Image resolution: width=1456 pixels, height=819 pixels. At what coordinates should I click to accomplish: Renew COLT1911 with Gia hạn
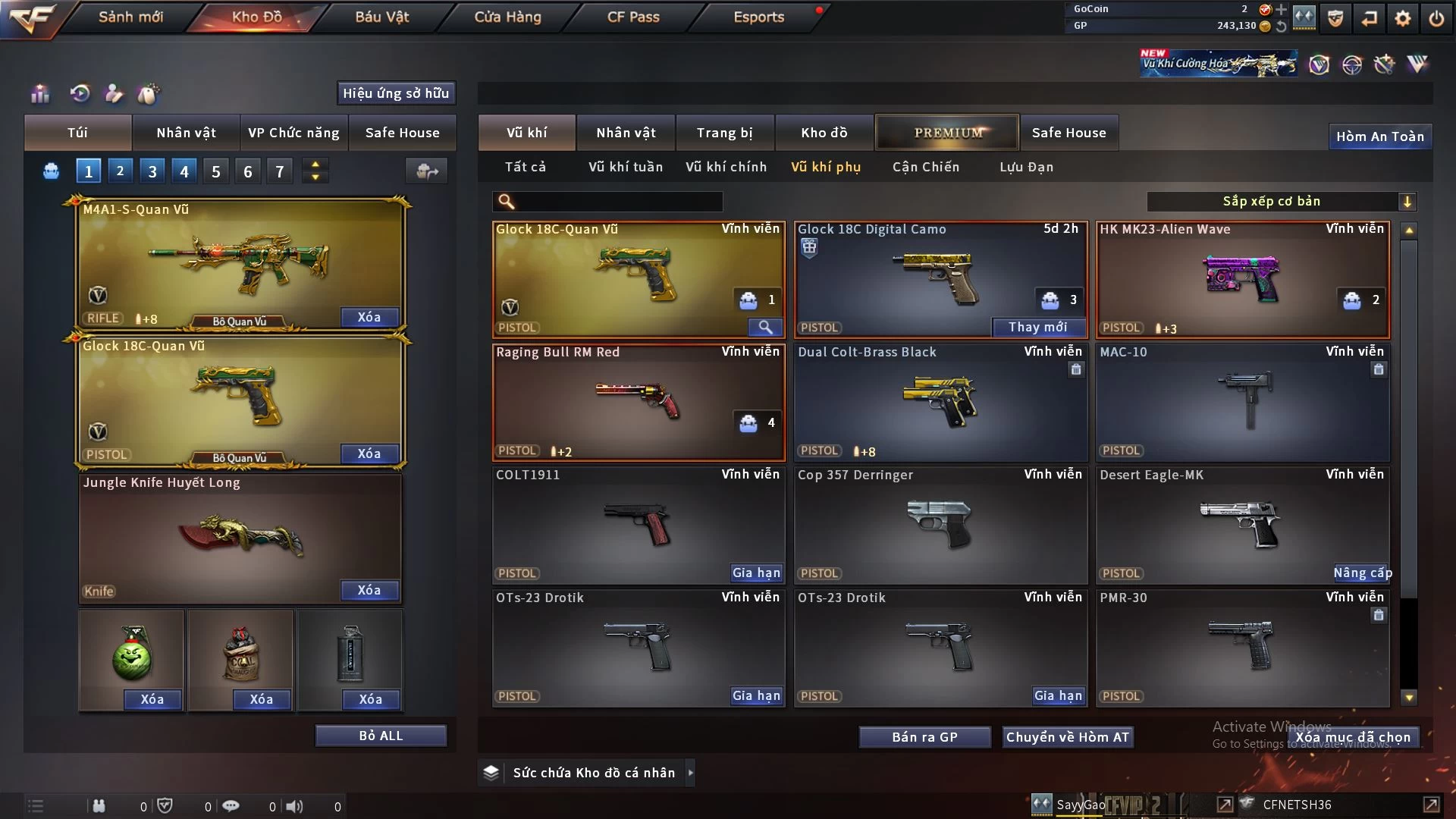[756, 573]
